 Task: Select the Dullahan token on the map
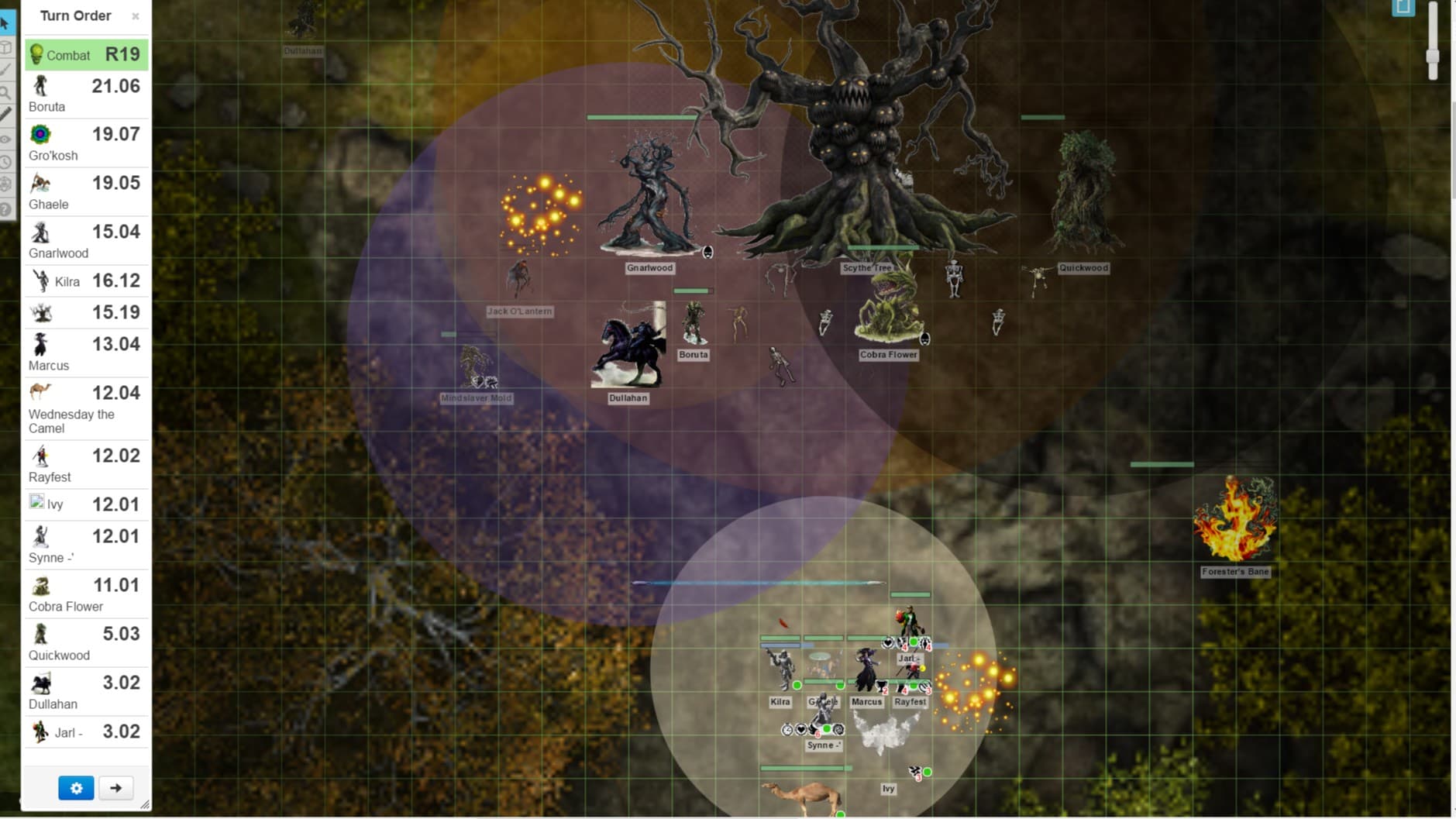pyautogui.click(x=628, y=353)
